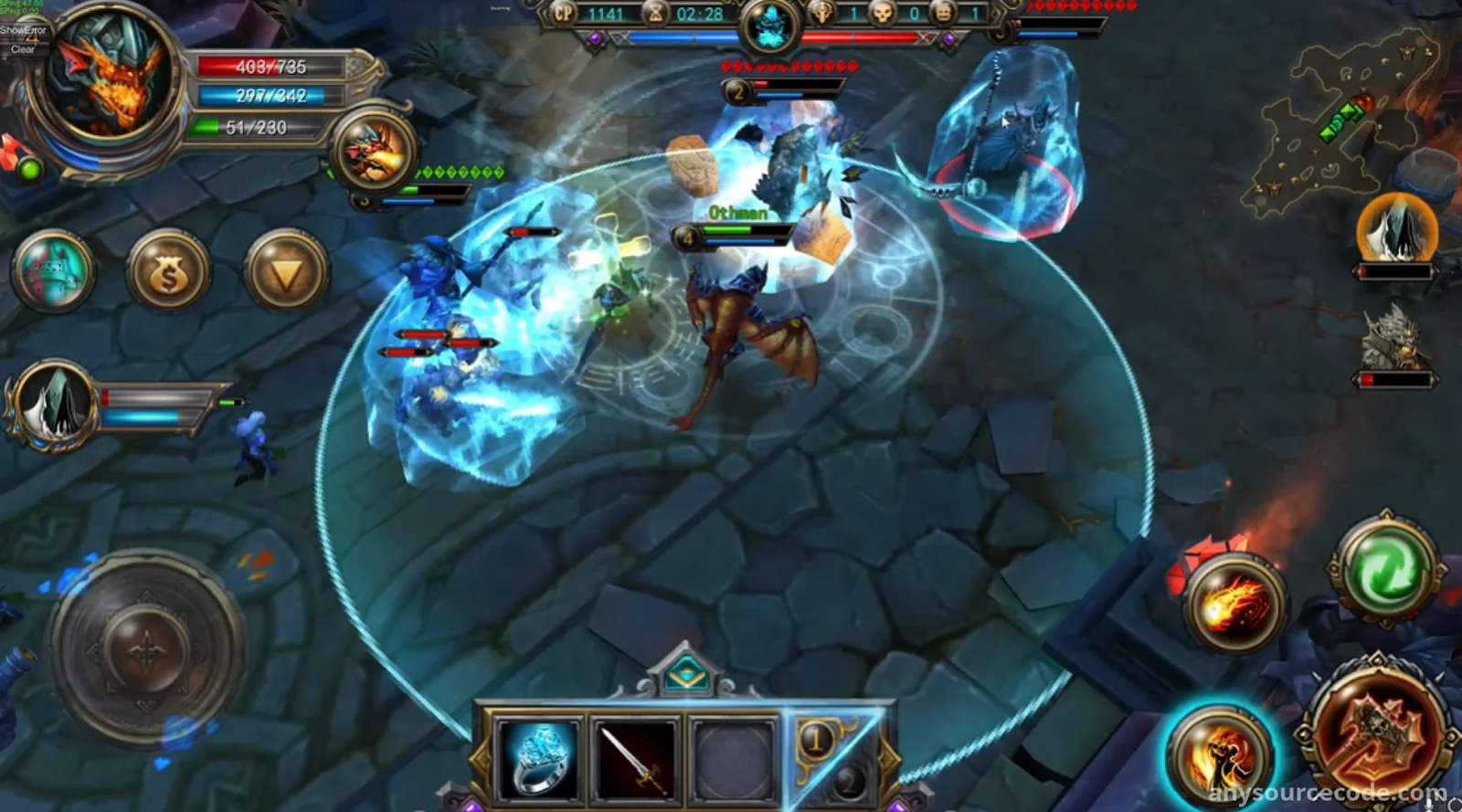This screenshot has height=812, width=1462.
Task: Tap the teal tower icon button
Action: point(52,272)
